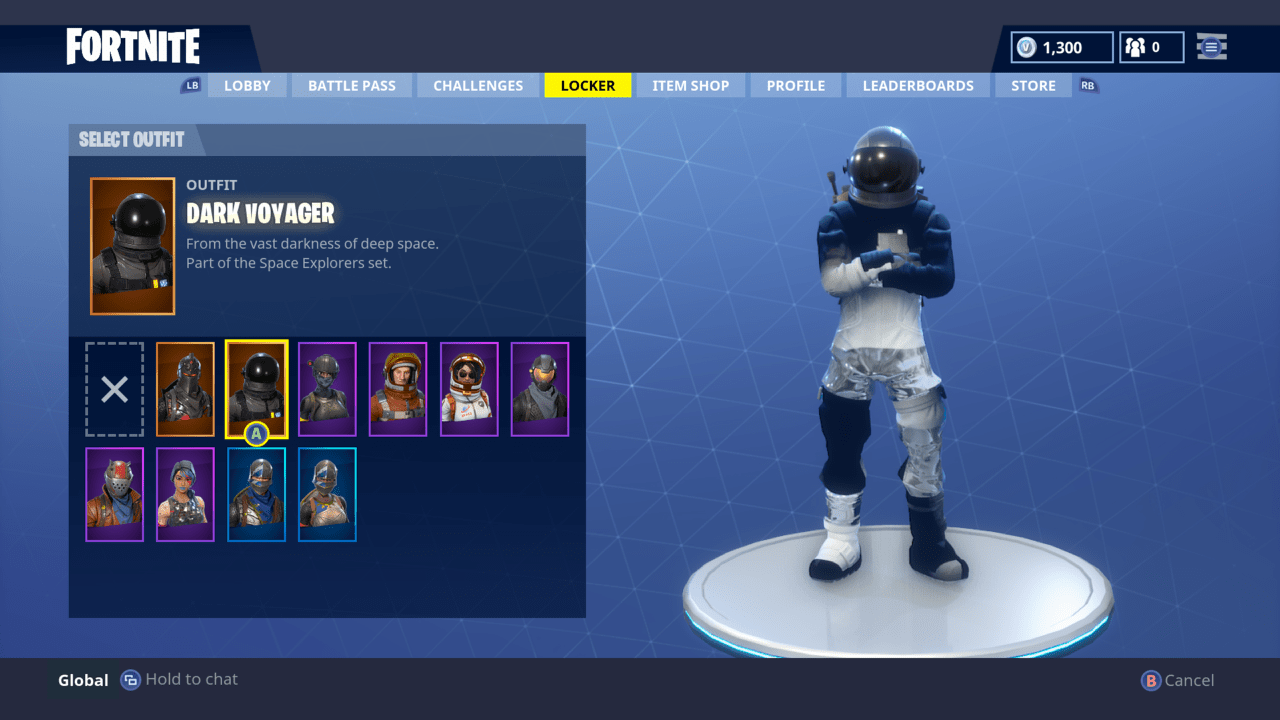The image size is (1280, 720).
Task: Open the main menu hamburger icon
Action: 1211,46
